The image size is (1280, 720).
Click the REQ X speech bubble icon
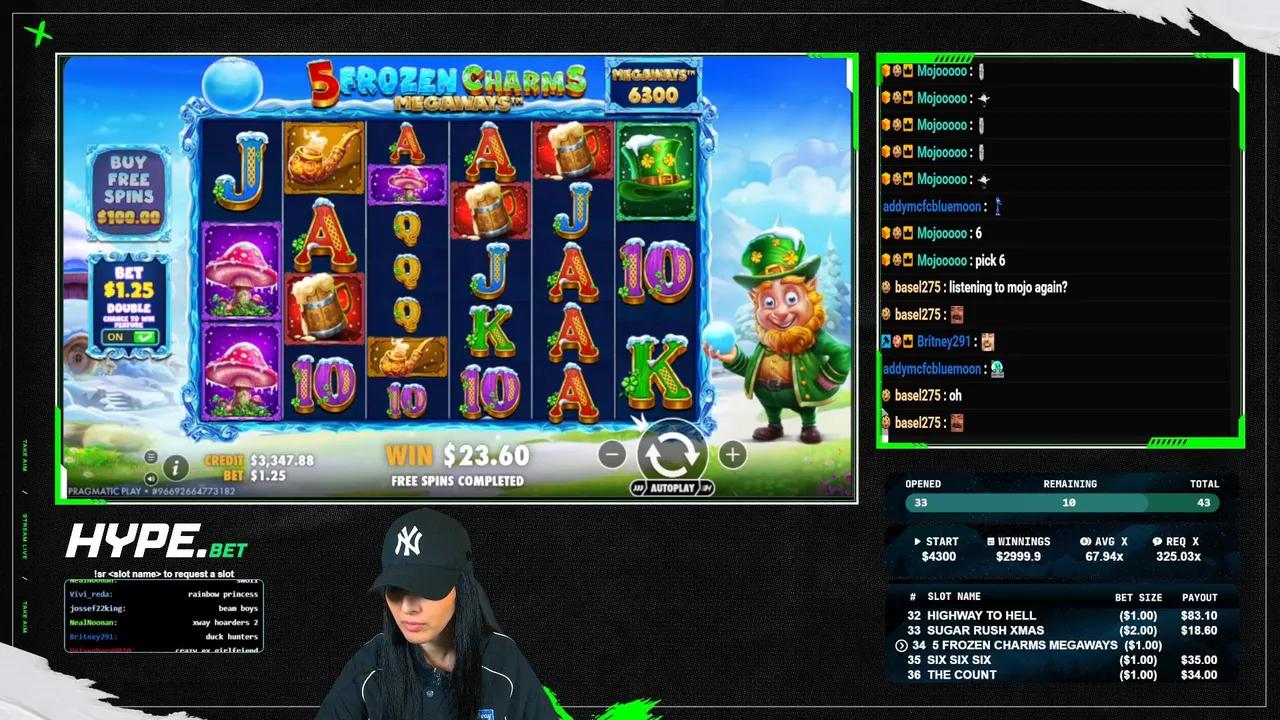coord(1160,541)
